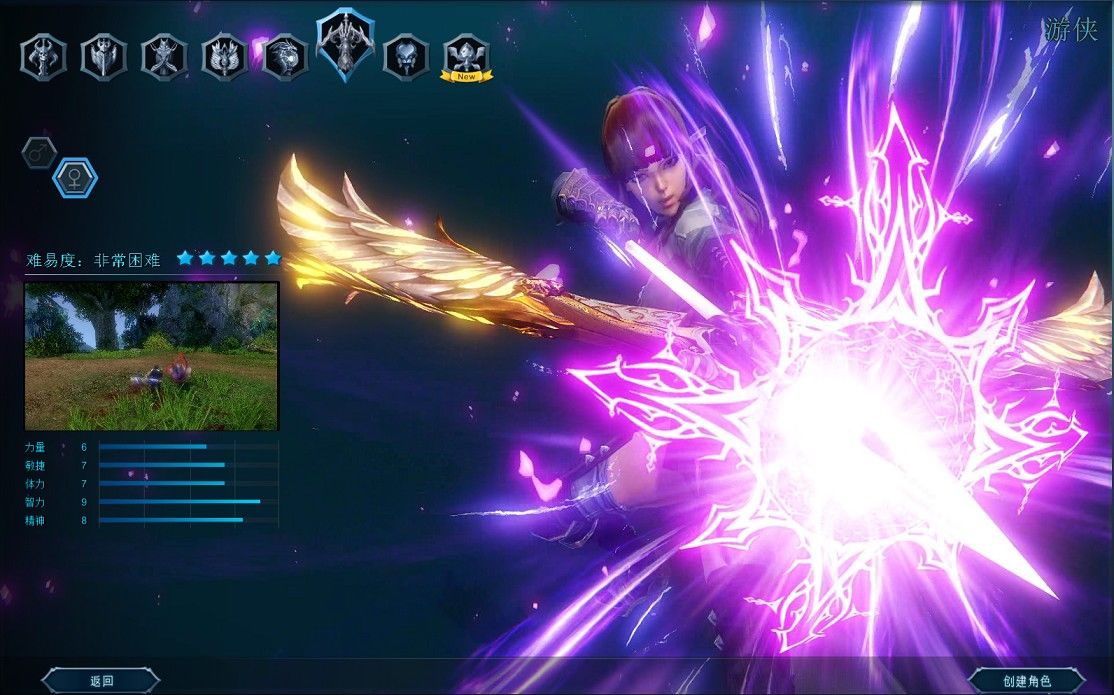Select the horned skull class emblem
The width and height of the screenshot is (1114, 695).
[x=43, y=56]
